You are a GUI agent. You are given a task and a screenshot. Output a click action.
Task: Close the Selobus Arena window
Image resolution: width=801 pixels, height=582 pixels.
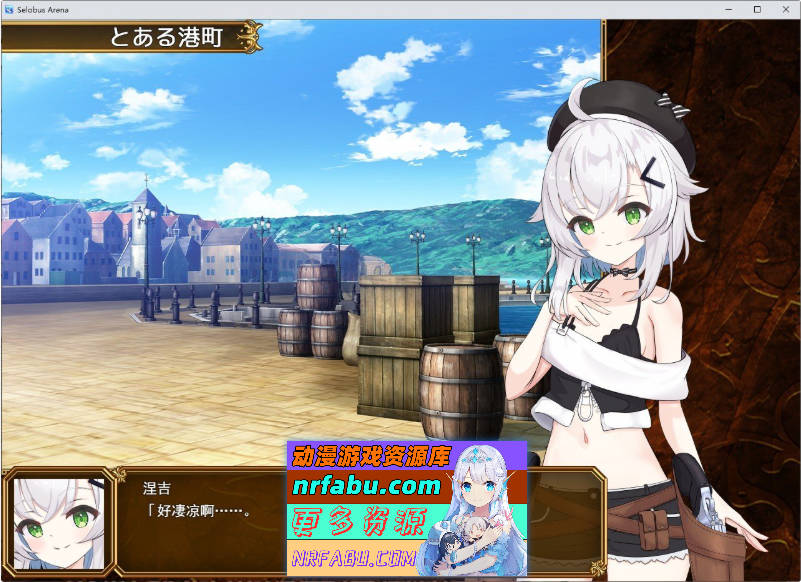(x=784, y=9)
